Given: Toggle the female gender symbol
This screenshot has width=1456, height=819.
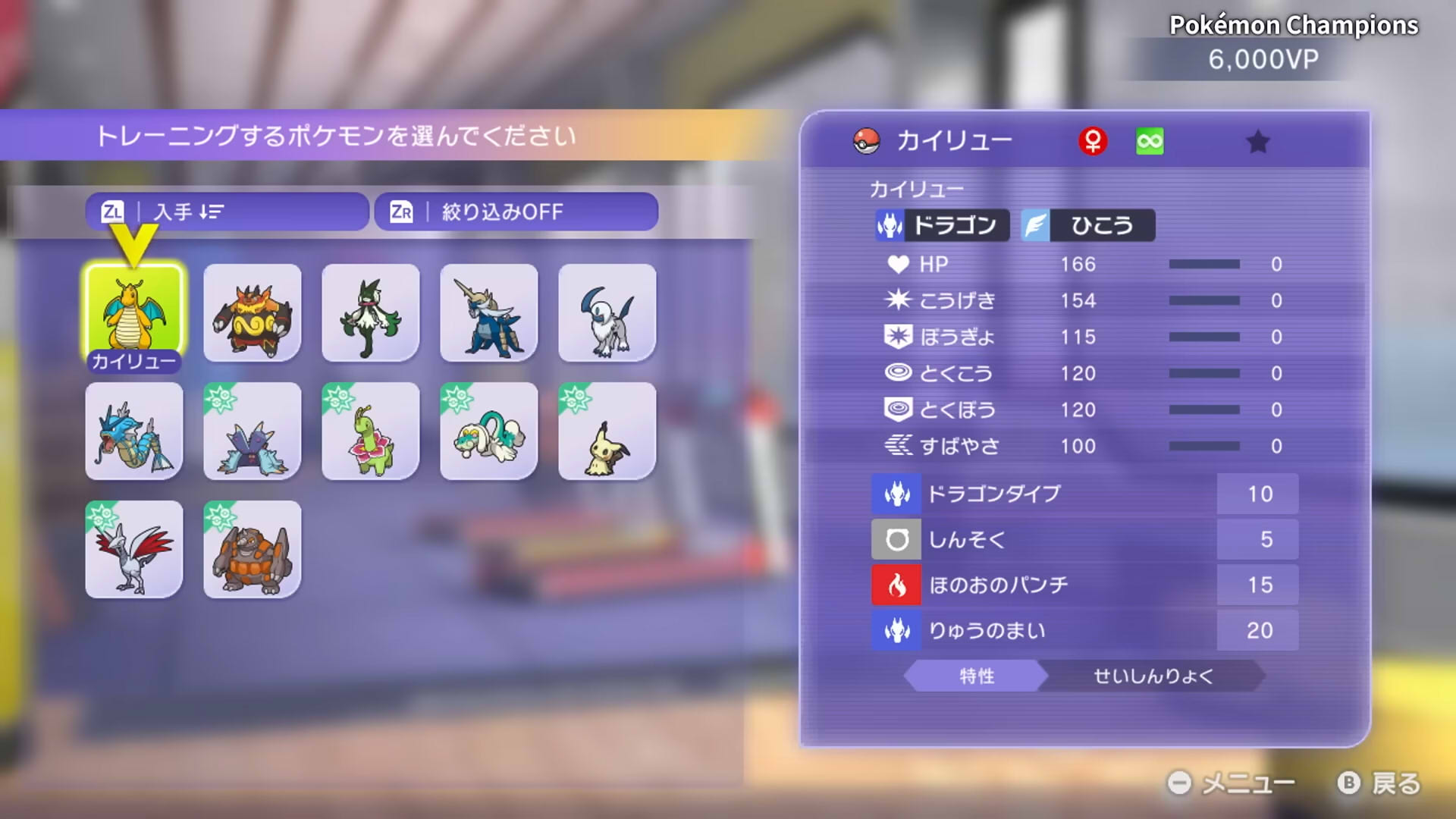Looking at the screenshot, I should pyautogui.click(x=1094, y=140).
